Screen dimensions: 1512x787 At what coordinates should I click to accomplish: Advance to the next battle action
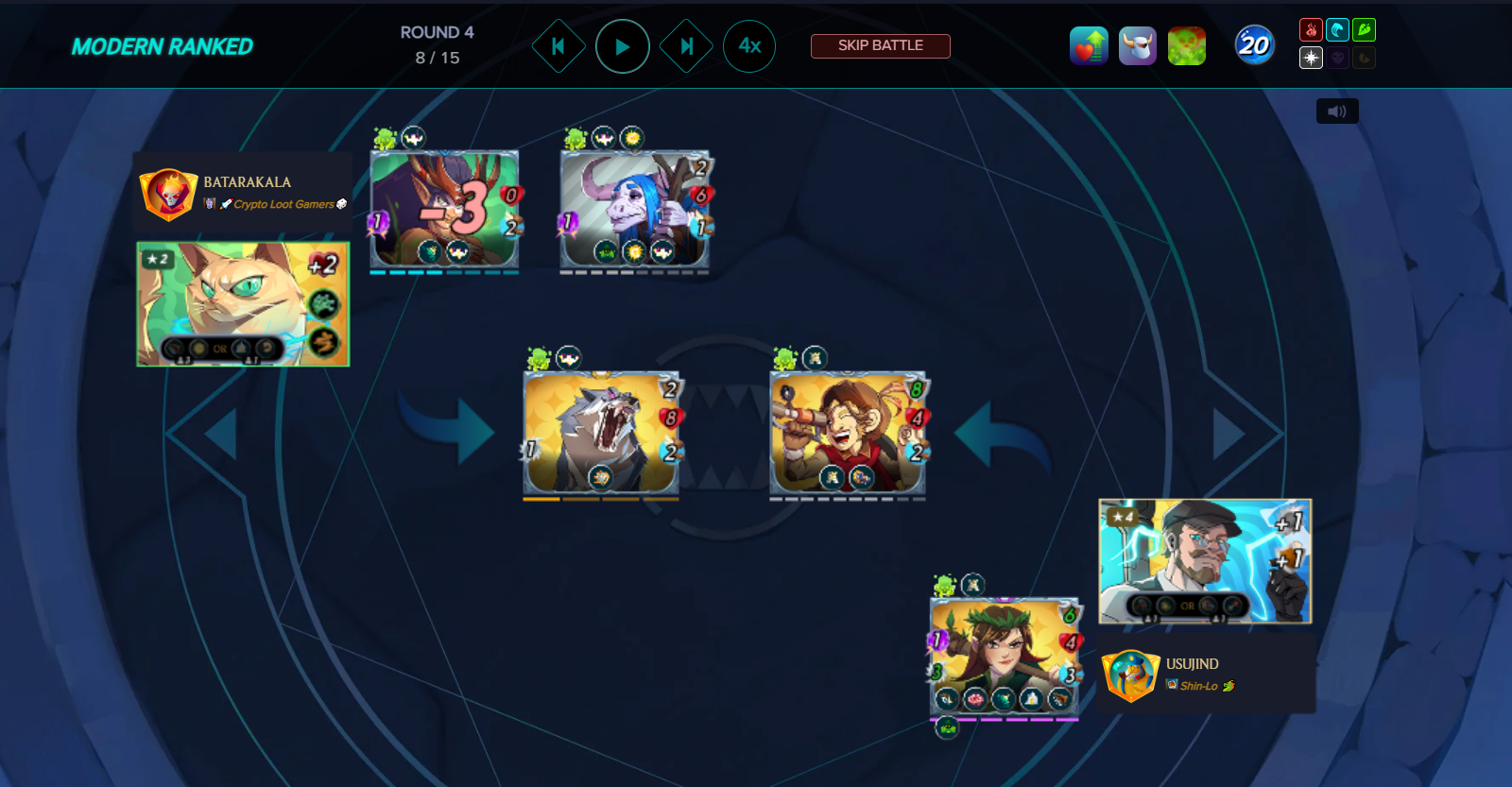tap(686, 46)
